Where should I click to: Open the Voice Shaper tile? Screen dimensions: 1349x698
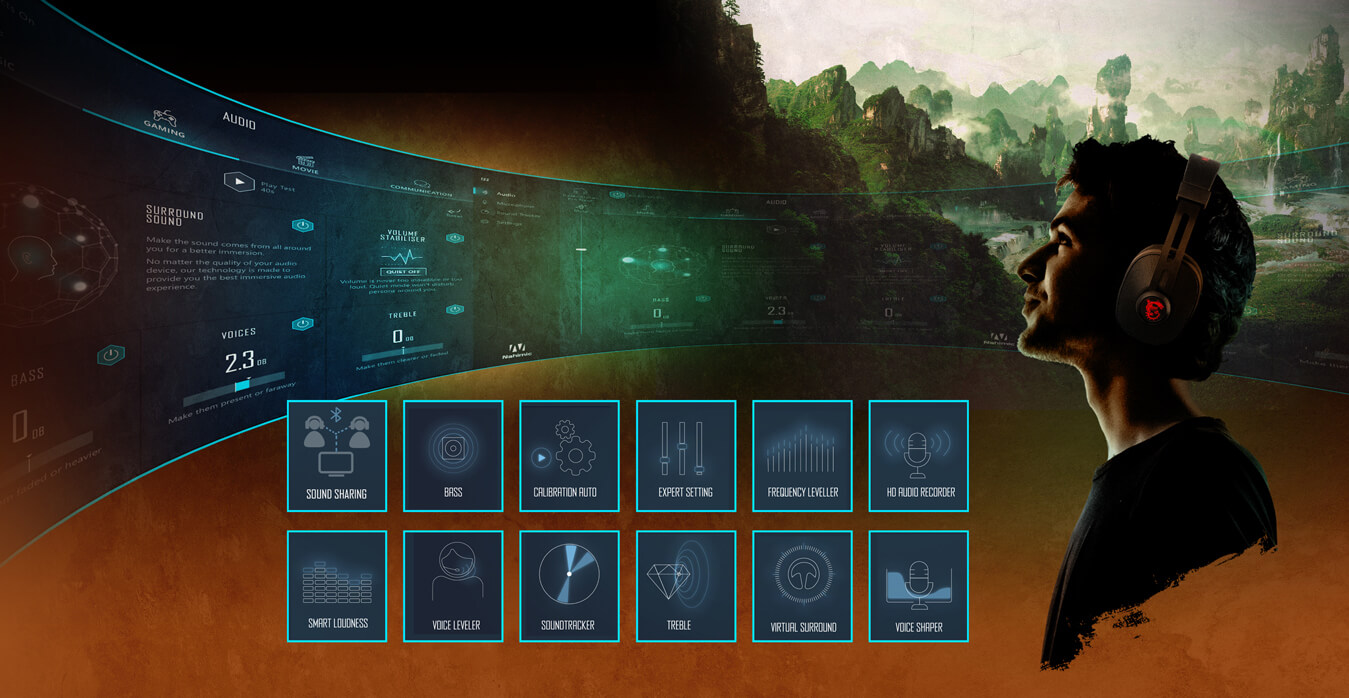918,585
